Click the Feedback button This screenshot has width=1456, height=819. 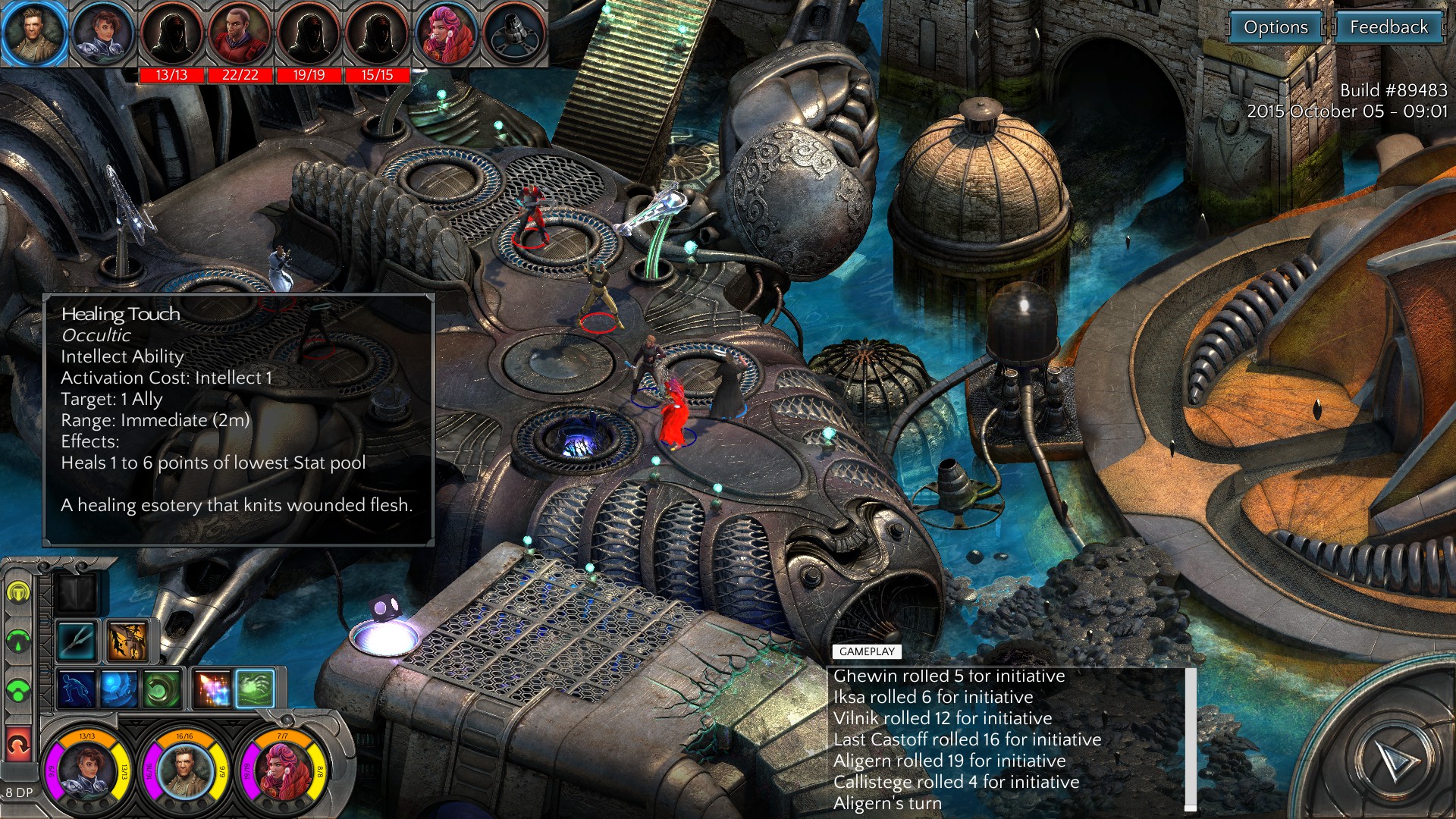point(1388,28)
